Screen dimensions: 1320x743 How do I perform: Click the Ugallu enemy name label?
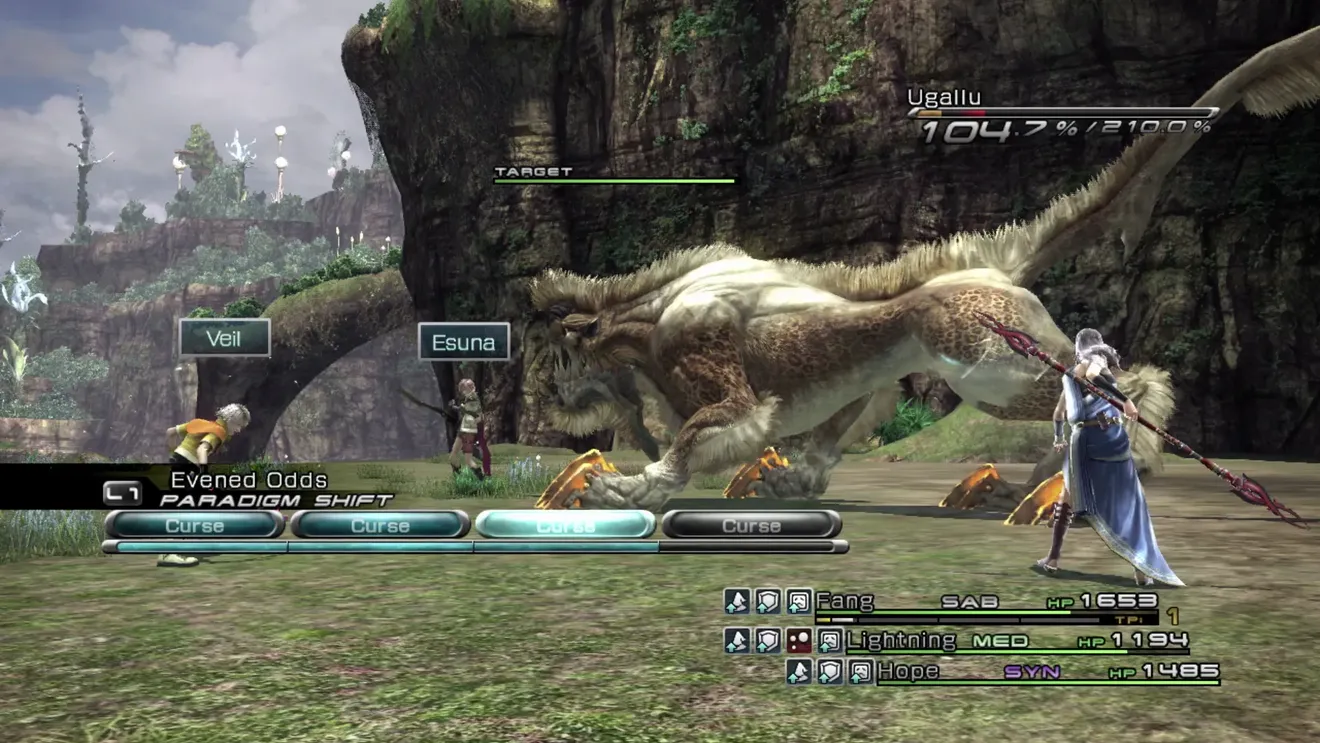pos(944,97)
